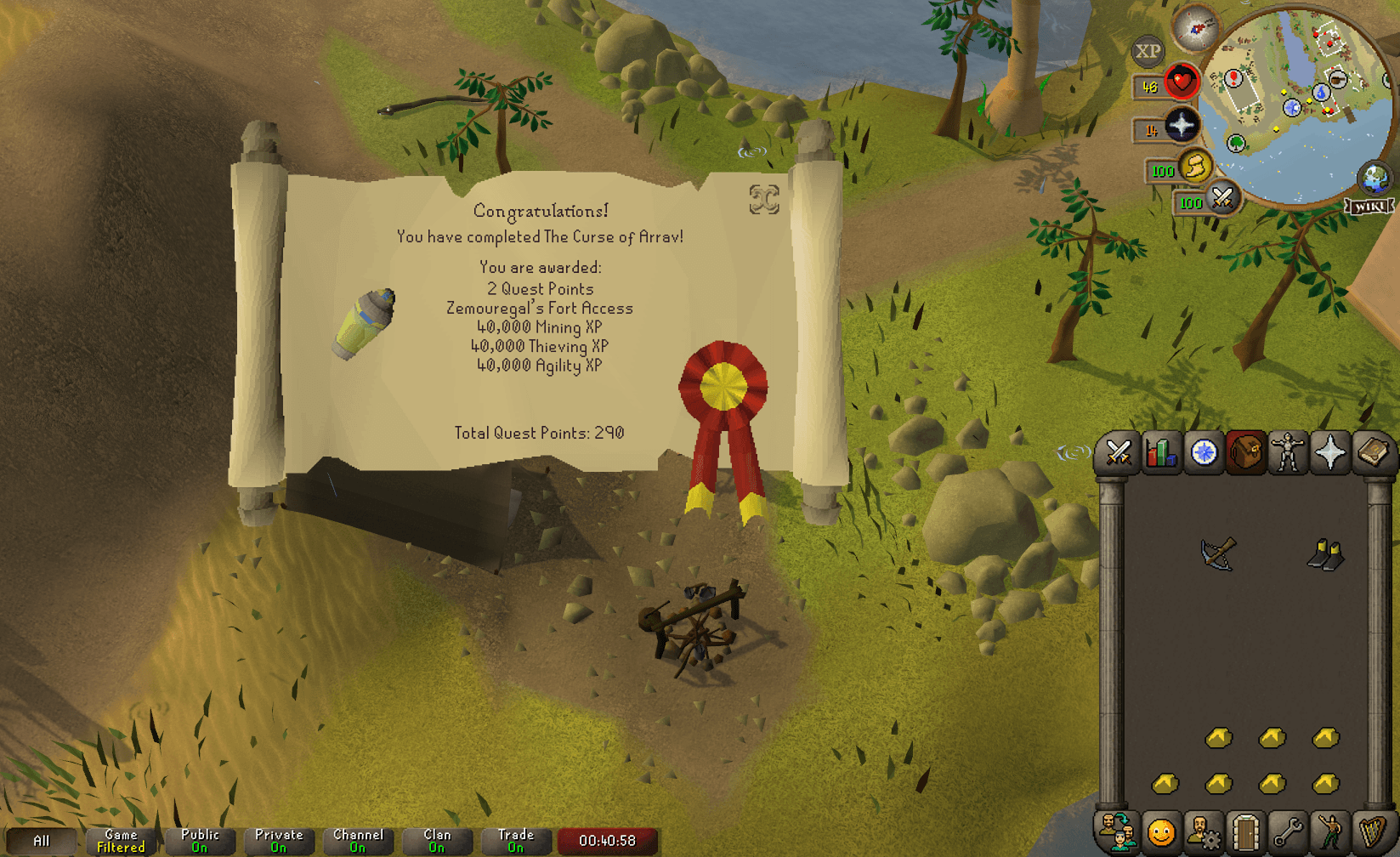Open the Settings wrench tab
1400x857 pixels.
tap(1288, 831)
